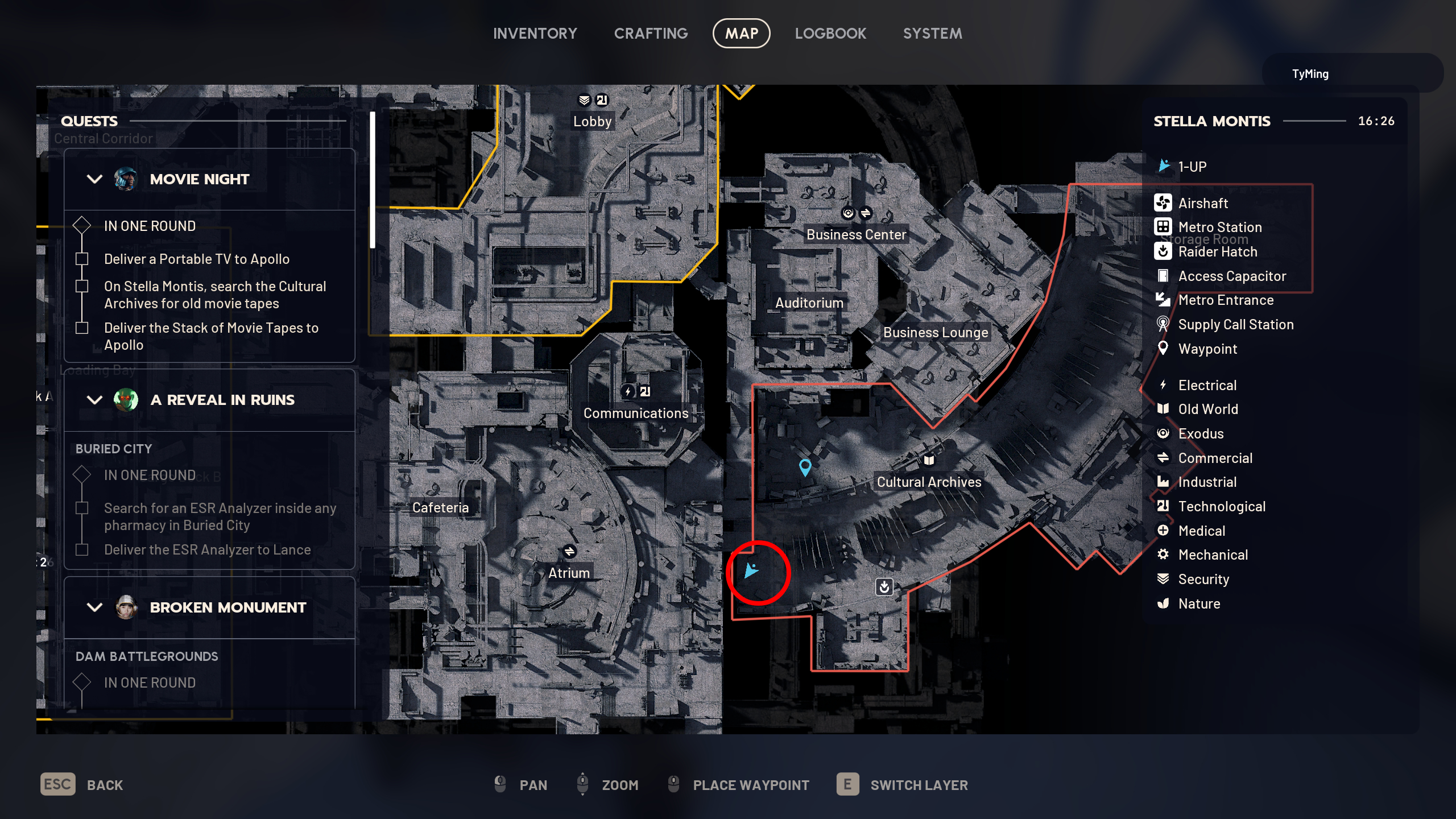Check the Deliver the ESR Analyzer to Lance objective
Image resolution: width=1456 pixels, height=819 pixels.
[82, 549]
